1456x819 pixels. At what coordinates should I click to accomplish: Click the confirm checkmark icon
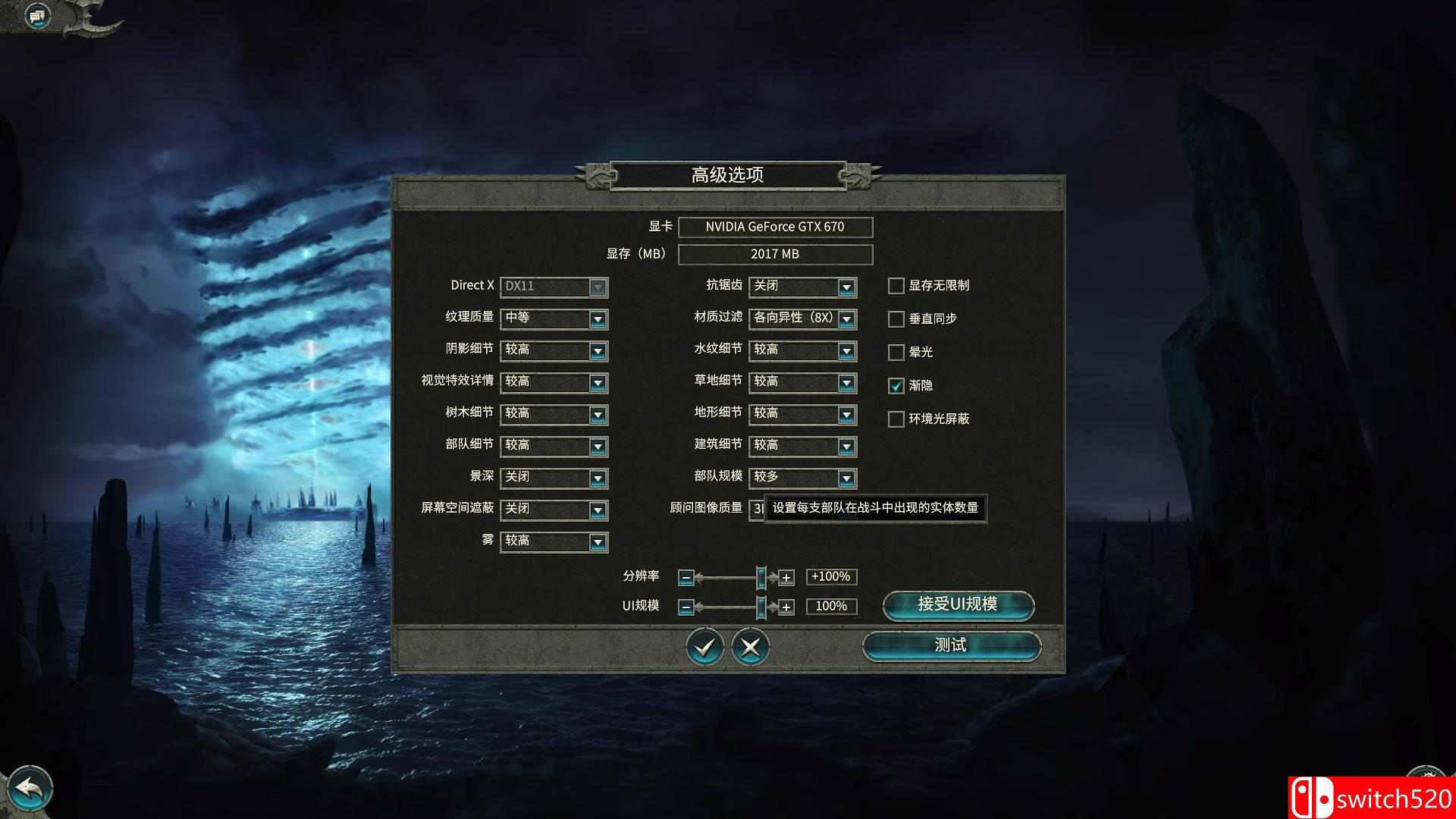coord(704,647)
